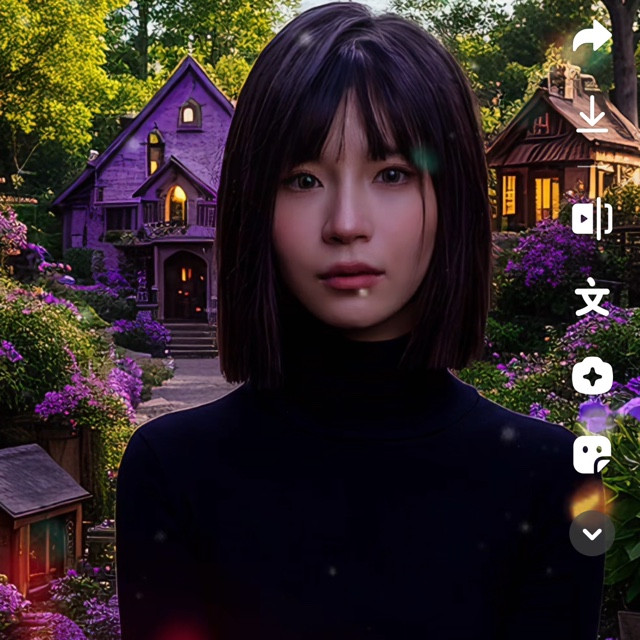Open the translate text icon
640x640 pixels.
(592, 297)
